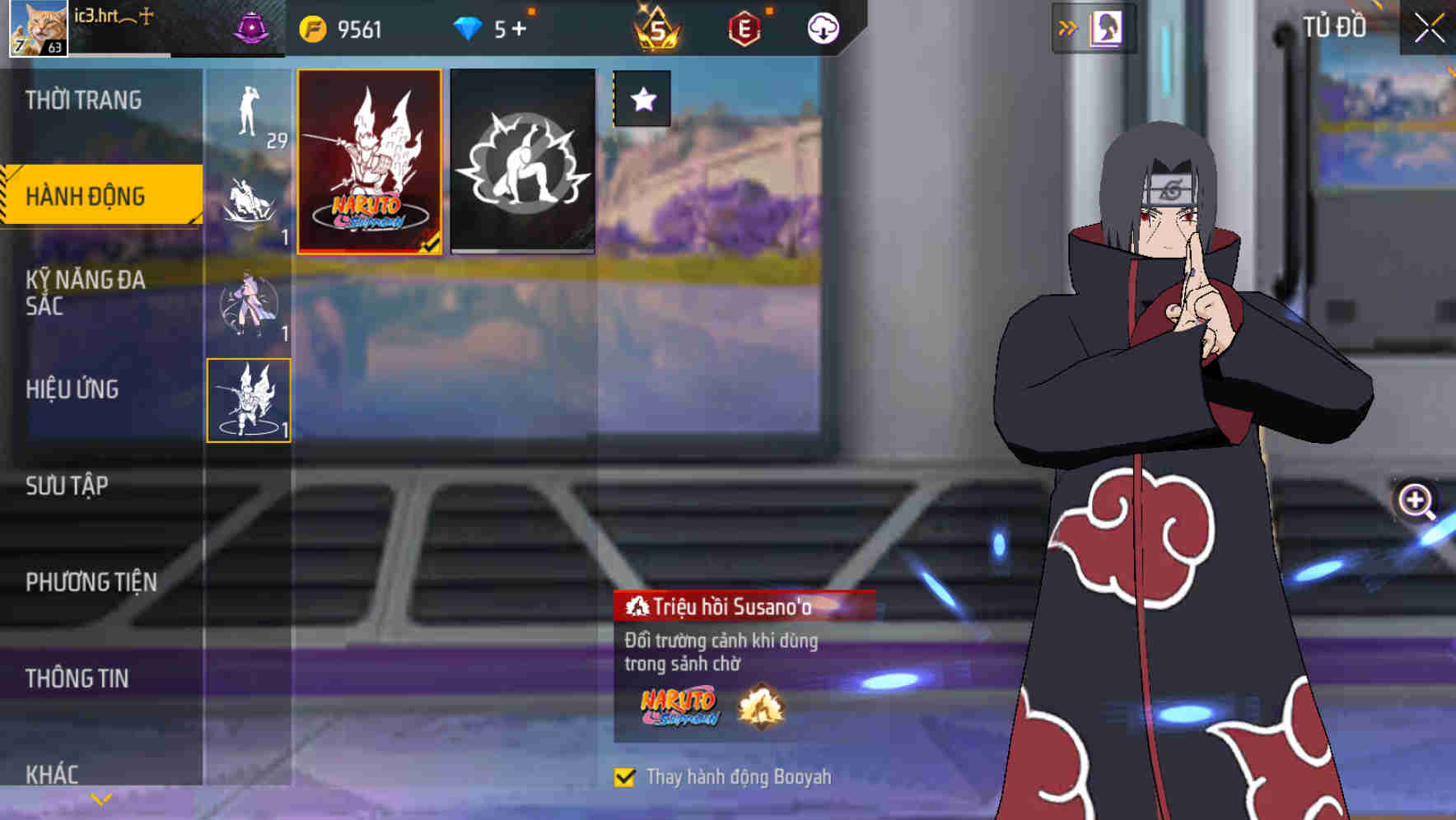The height and width of the screenshot is (820, 1456).
Task: Toggle the star favorite tile in the grid
Action: click(642, 100)
